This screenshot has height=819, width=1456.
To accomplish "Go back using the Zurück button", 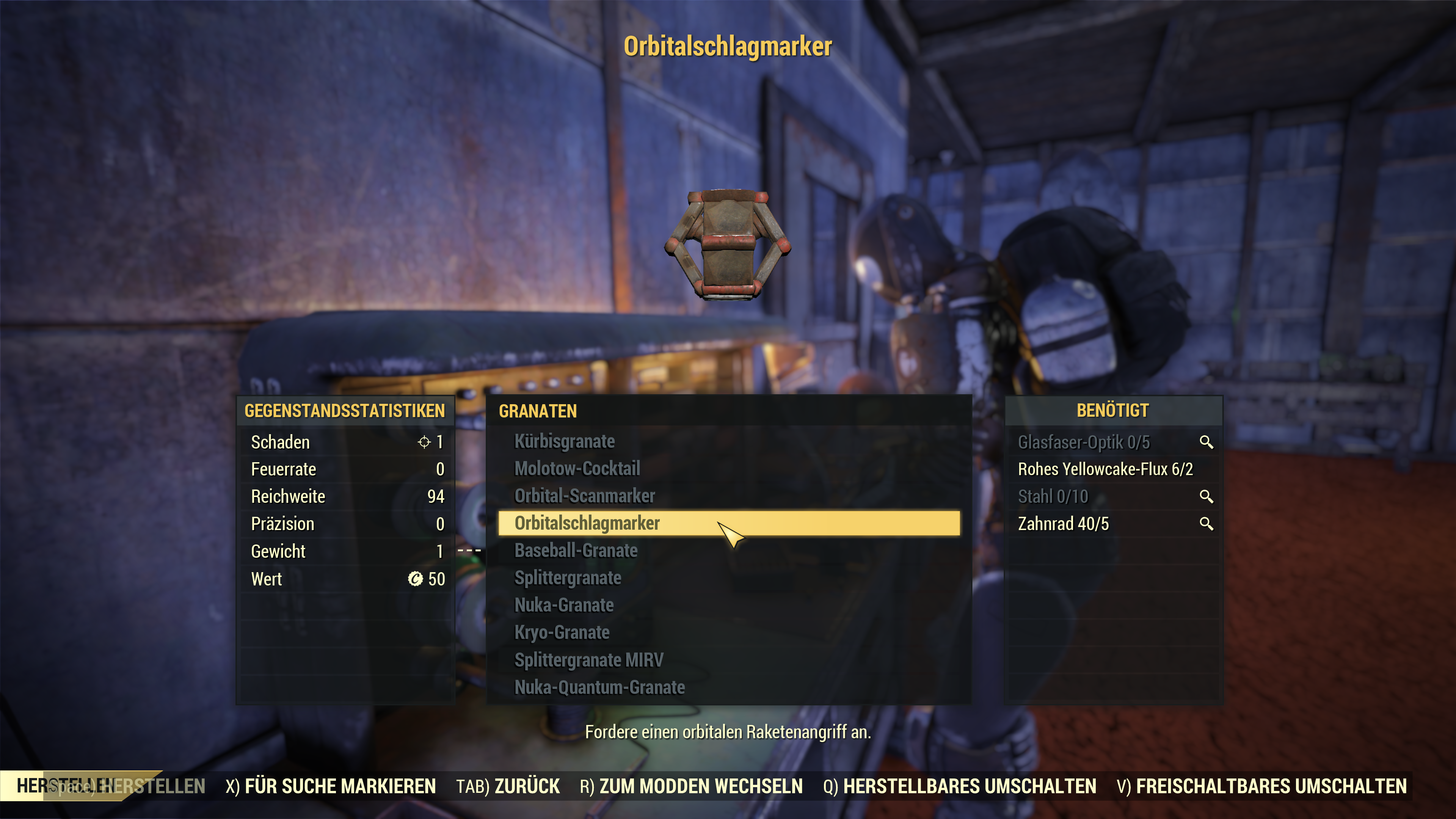I will (x=508, y=786).
